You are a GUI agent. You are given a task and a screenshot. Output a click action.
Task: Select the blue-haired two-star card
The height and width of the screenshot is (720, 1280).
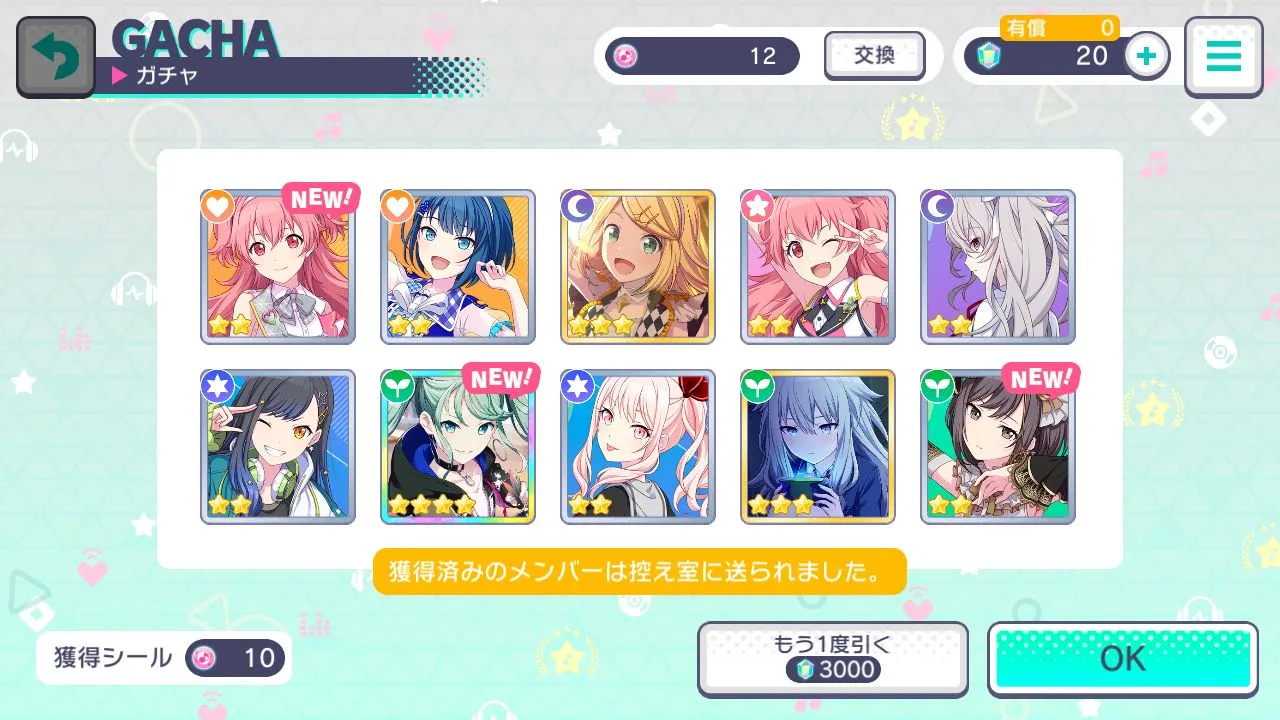tap(458, 267)
